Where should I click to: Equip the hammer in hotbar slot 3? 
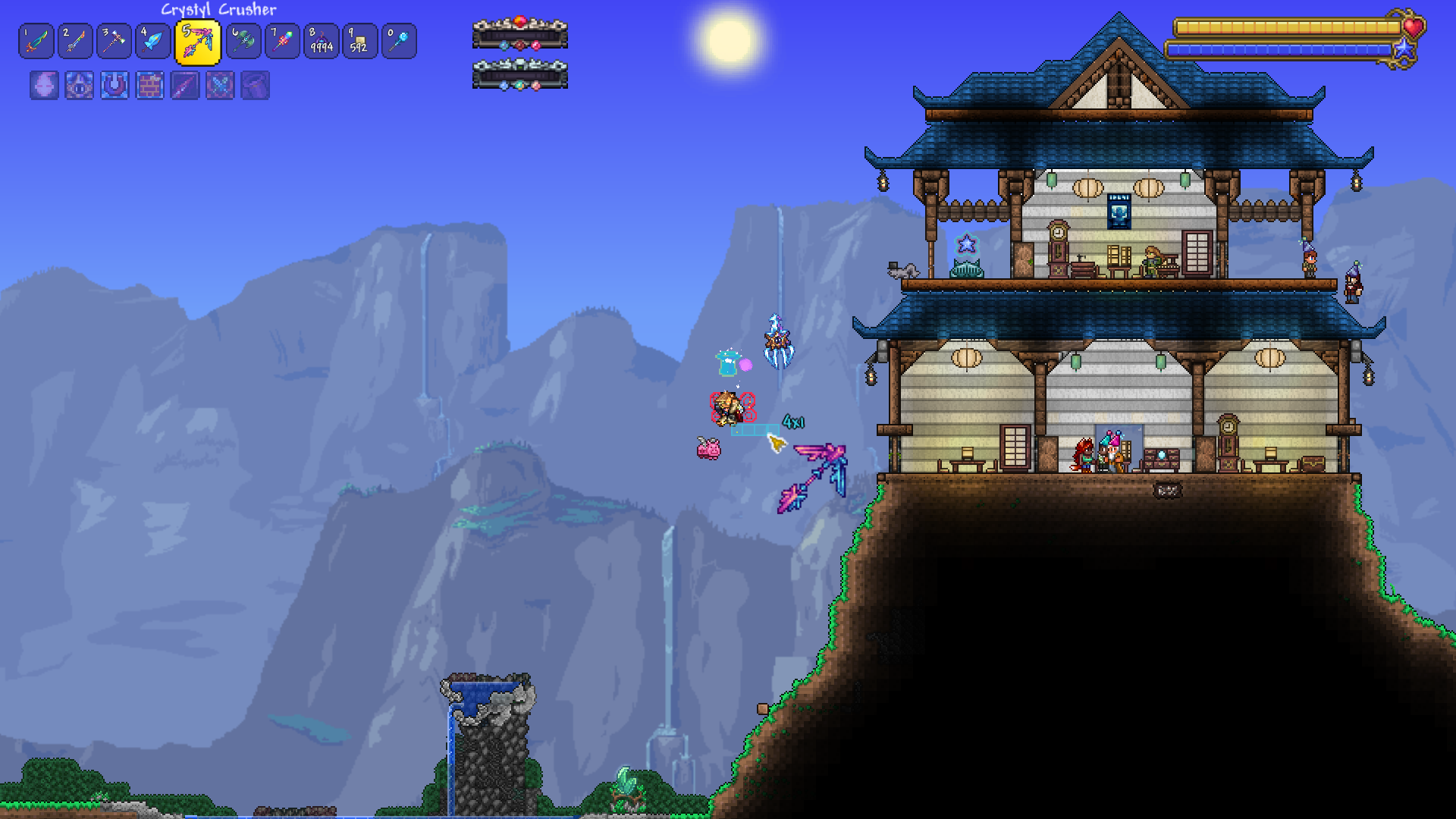pos(115,41)
